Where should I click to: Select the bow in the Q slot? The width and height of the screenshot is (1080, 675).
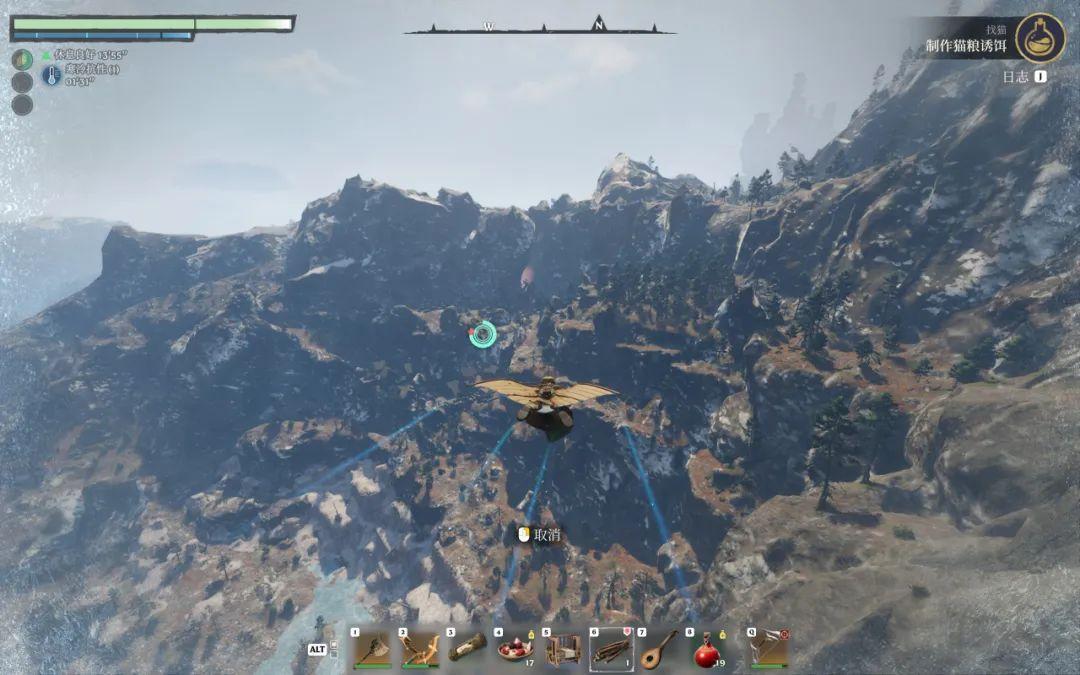(x=768, y=649)
